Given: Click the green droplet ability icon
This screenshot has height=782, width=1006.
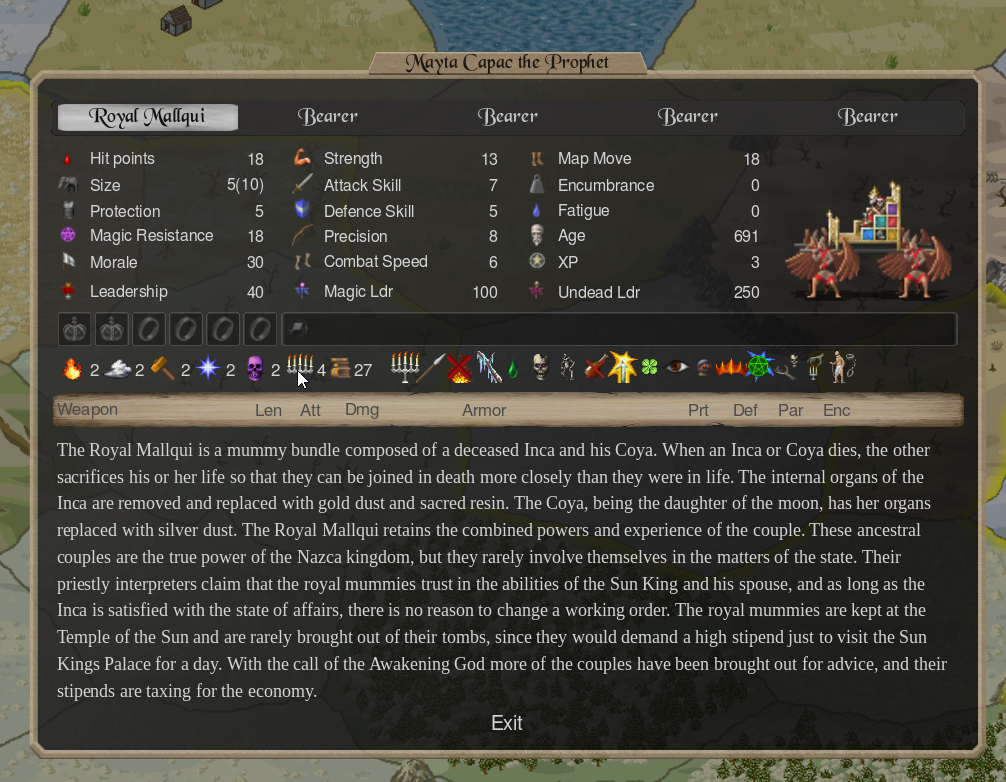Looking at the screenshot, I should pyautogui.click(x=513, y=368).
